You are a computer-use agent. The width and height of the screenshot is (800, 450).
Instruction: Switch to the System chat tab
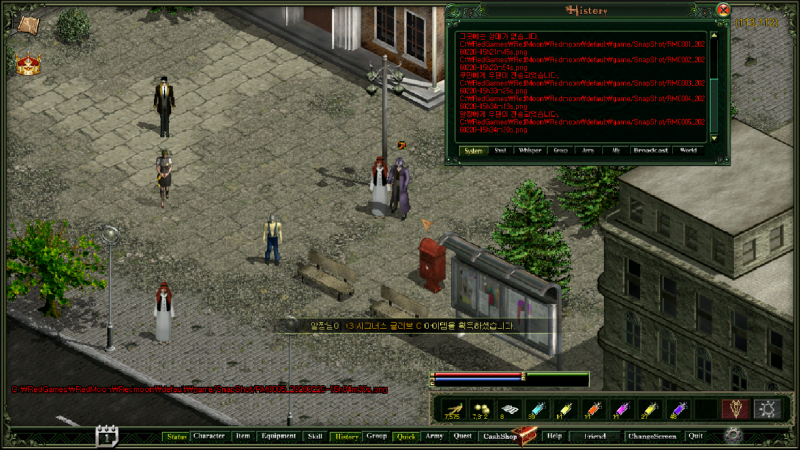(x=474, y=151)
